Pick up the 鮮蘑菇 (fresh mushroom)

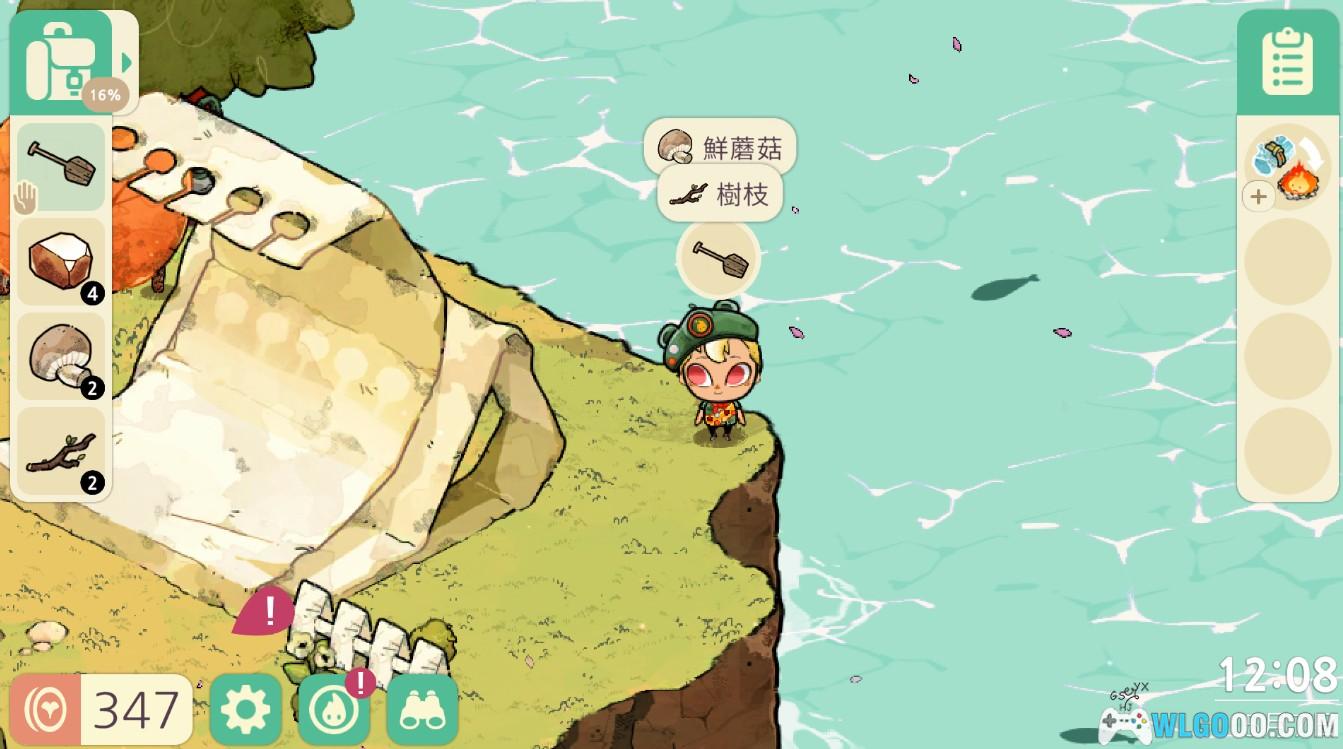(720, 146)
